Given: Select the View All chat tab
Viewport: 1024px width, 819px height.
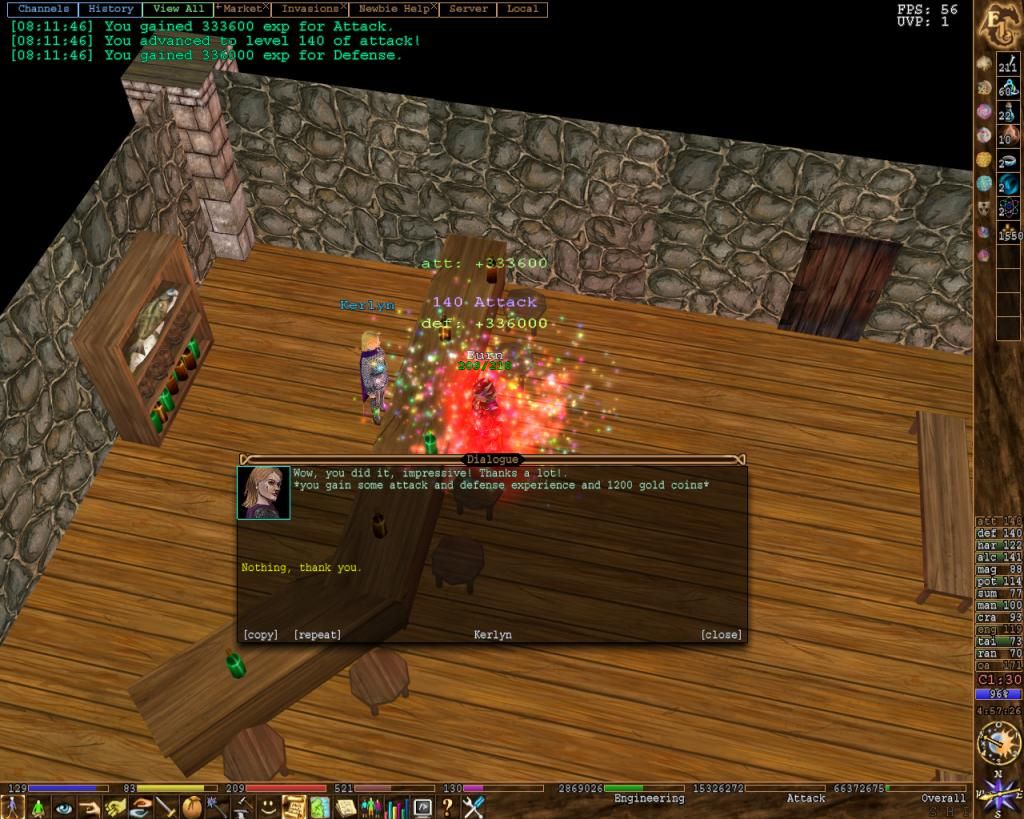Looking at the screenshot, I should pos(179,9).
